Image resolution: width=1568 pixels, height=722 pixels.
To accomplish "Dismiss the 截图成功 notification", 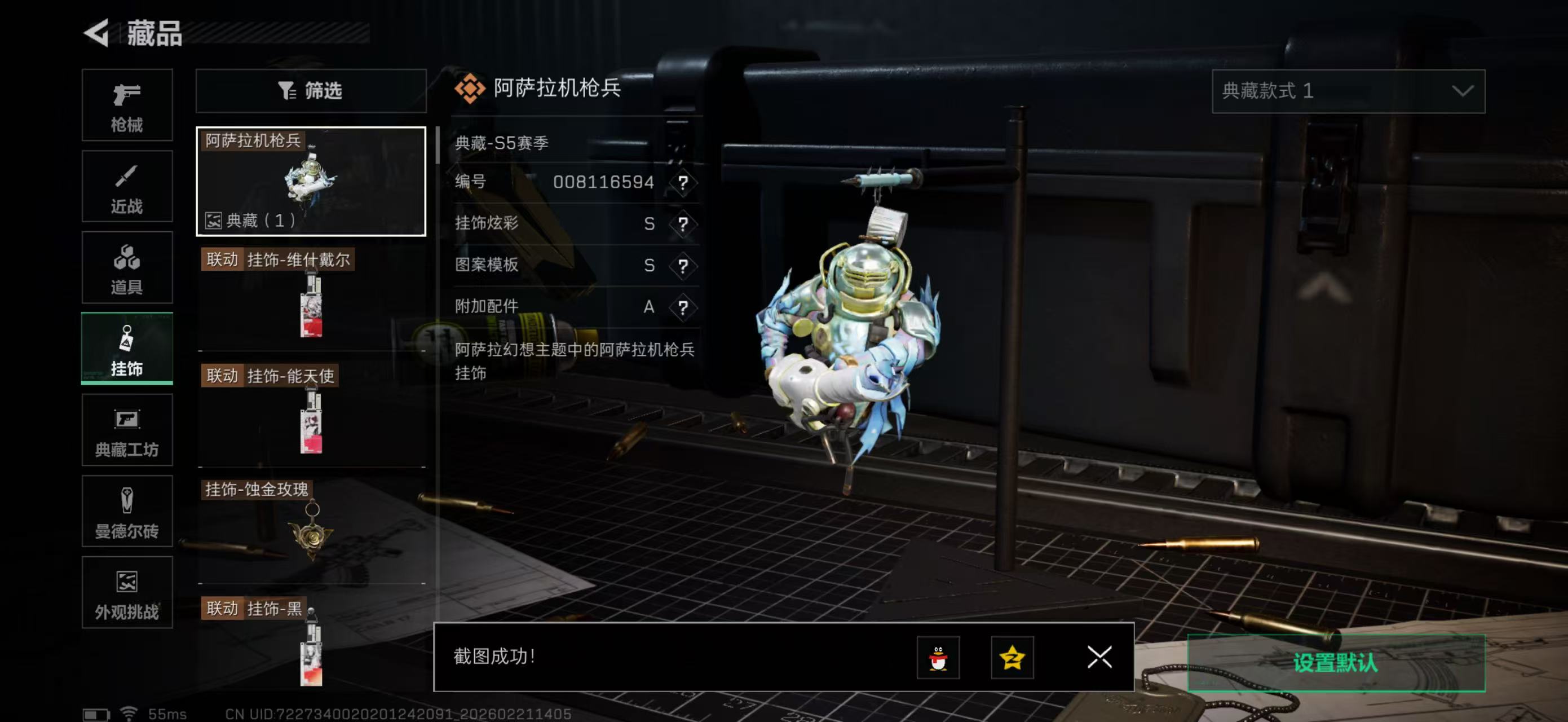I will [1099, 658].
